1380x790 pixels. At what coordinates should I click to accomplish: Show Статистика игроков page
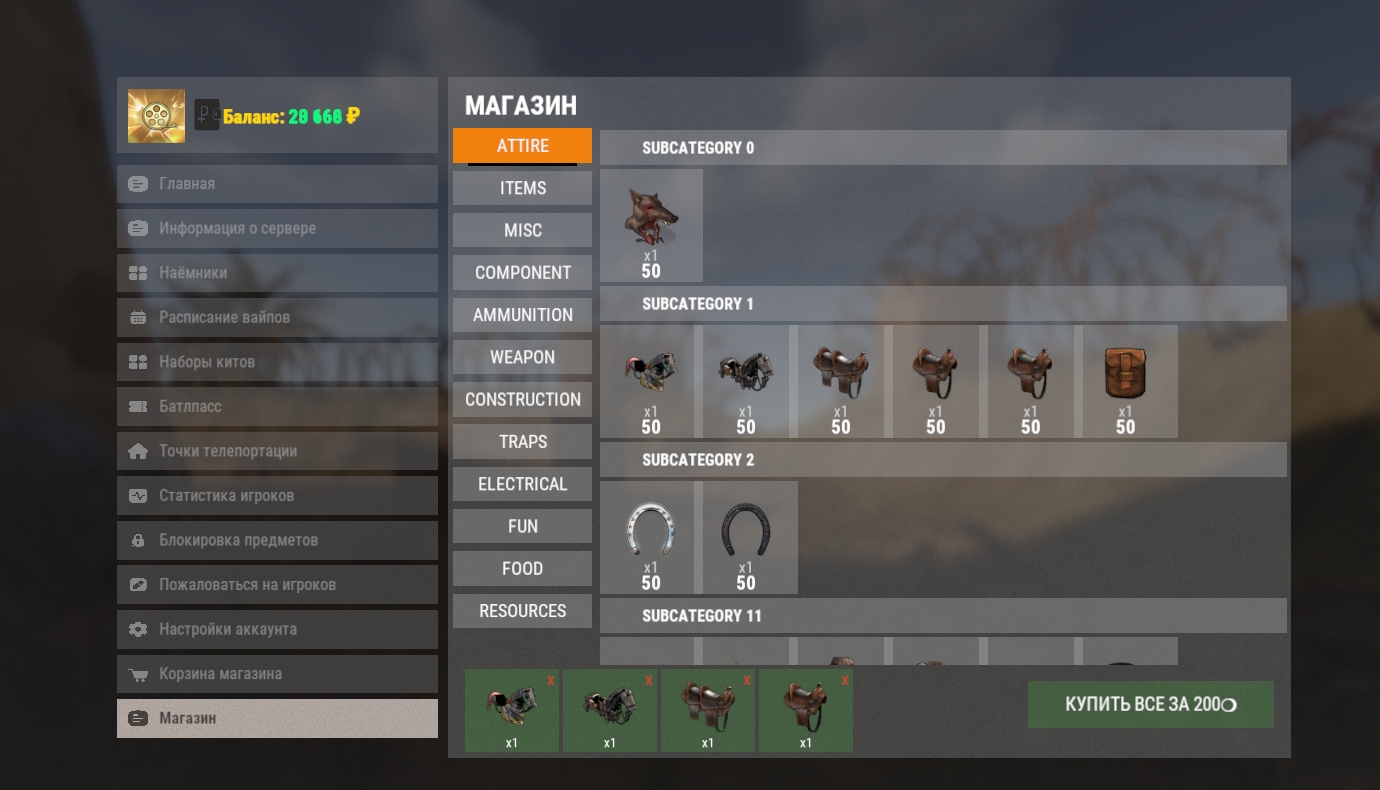(x=277, y=495)
